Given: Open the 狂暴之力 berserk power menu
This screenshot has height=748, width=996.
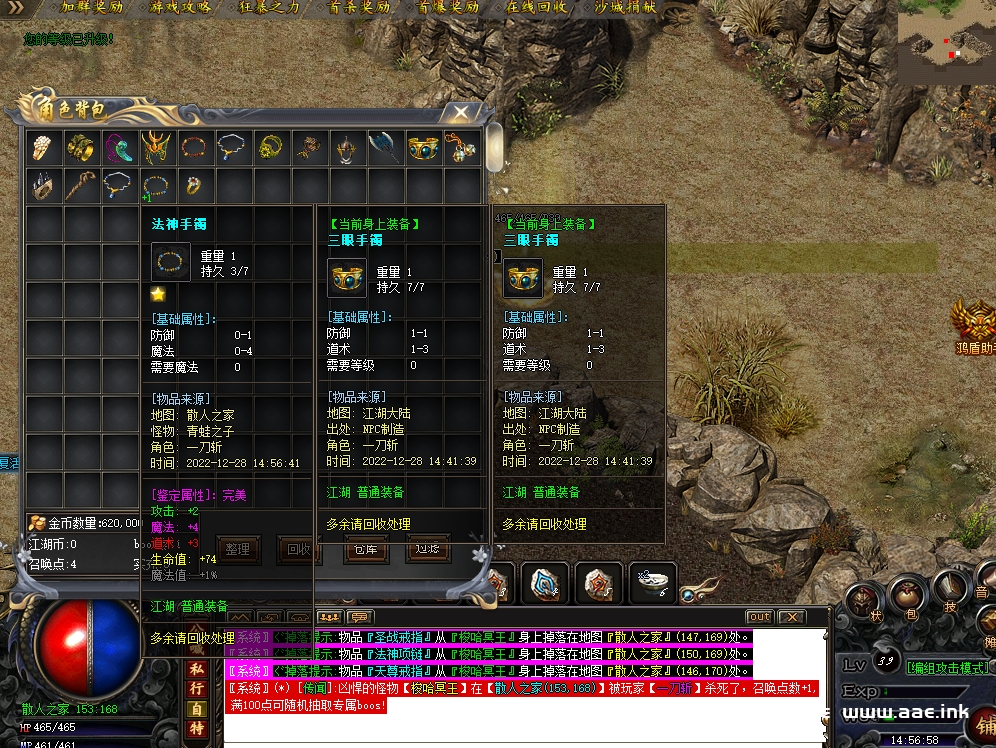Looking at the screenshot, I should [x=270, y=6].
